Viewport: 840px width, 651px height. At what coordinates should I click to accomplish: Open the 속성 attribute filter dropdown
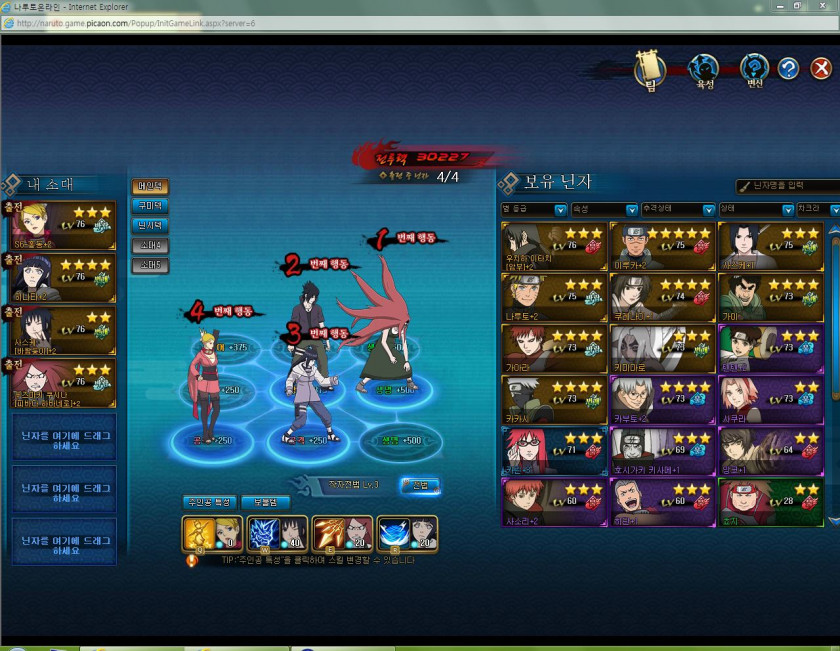click(604, 210)
